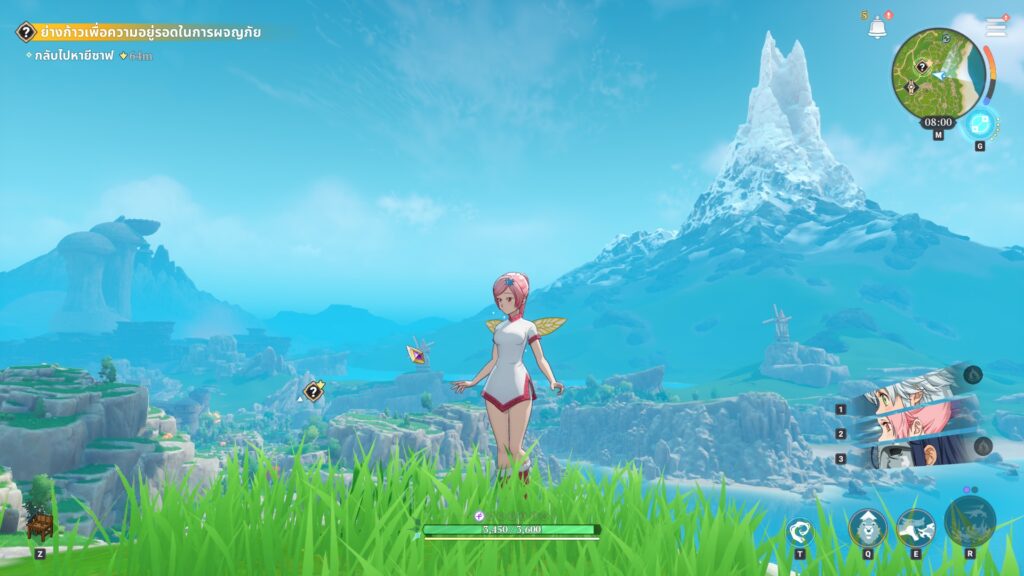This screenshot has height=576, width=1024.
Task: Use the white swirl skill icon
Action: tap(800, 530)
